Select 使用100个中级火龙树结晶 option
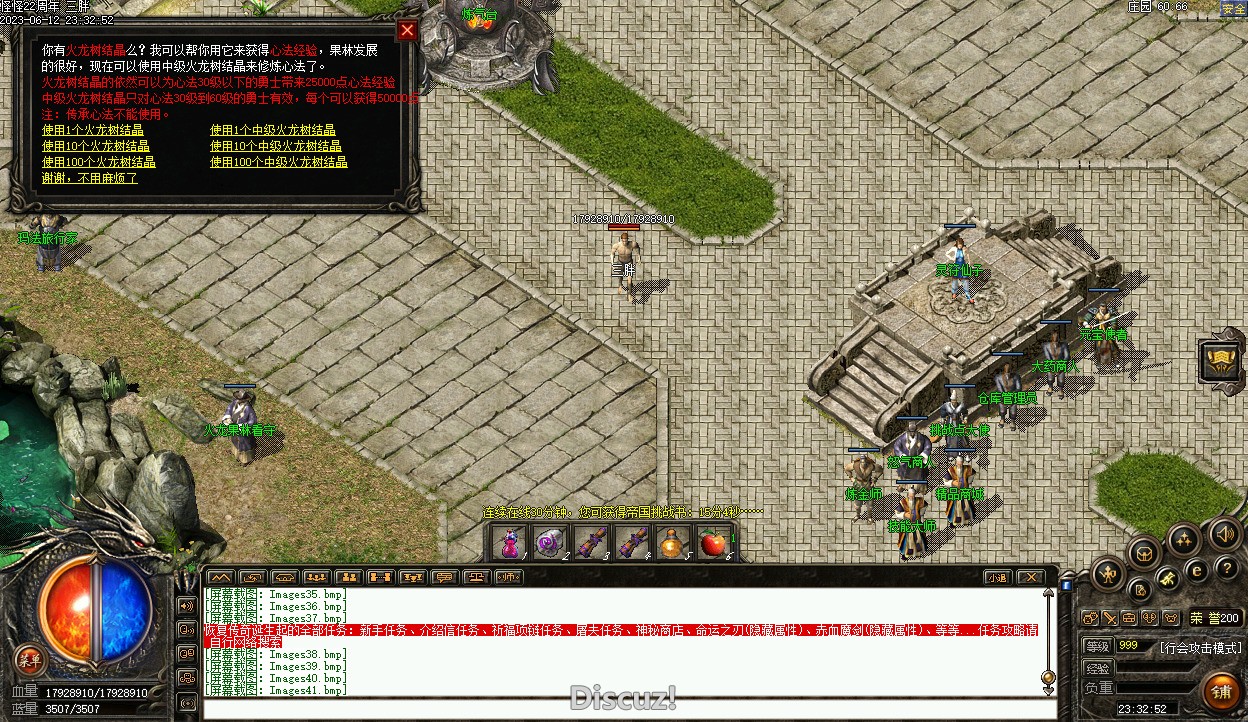Image resolution: width=1248 pixels, height=722 pixels. (278, 162)
